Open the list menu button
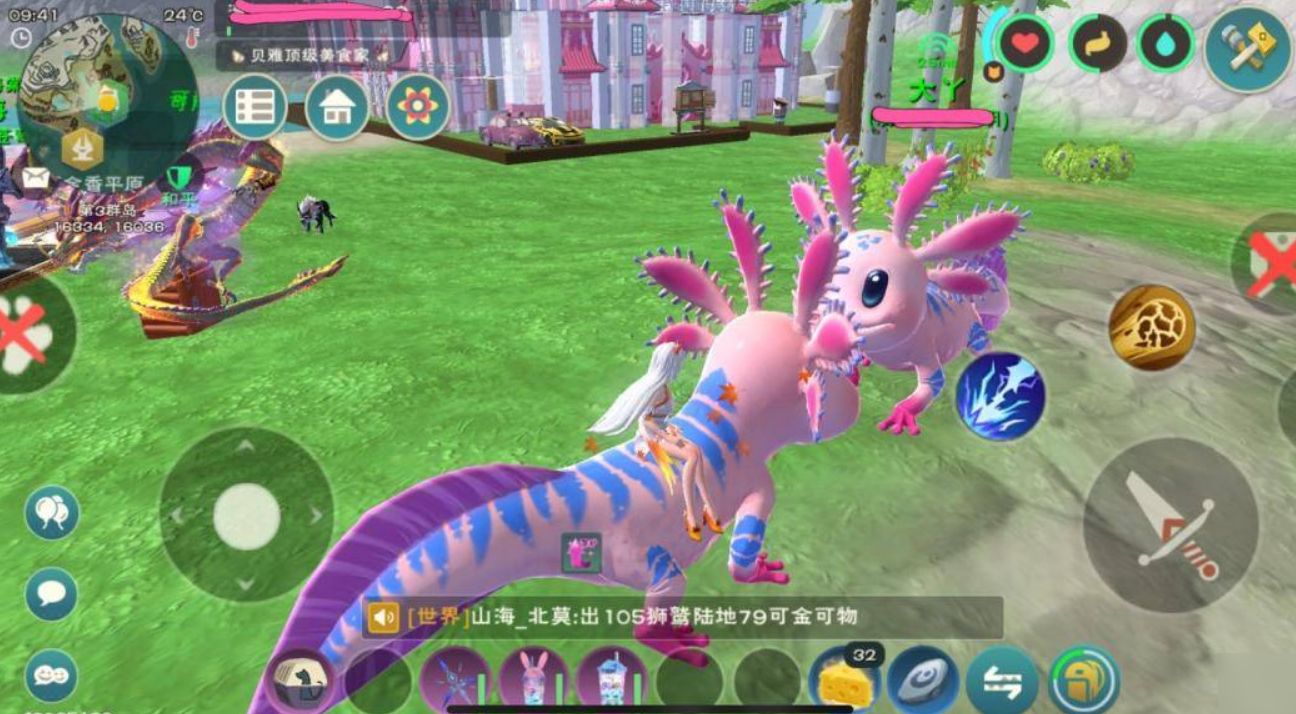1296x714 pixels. [255, 108]
